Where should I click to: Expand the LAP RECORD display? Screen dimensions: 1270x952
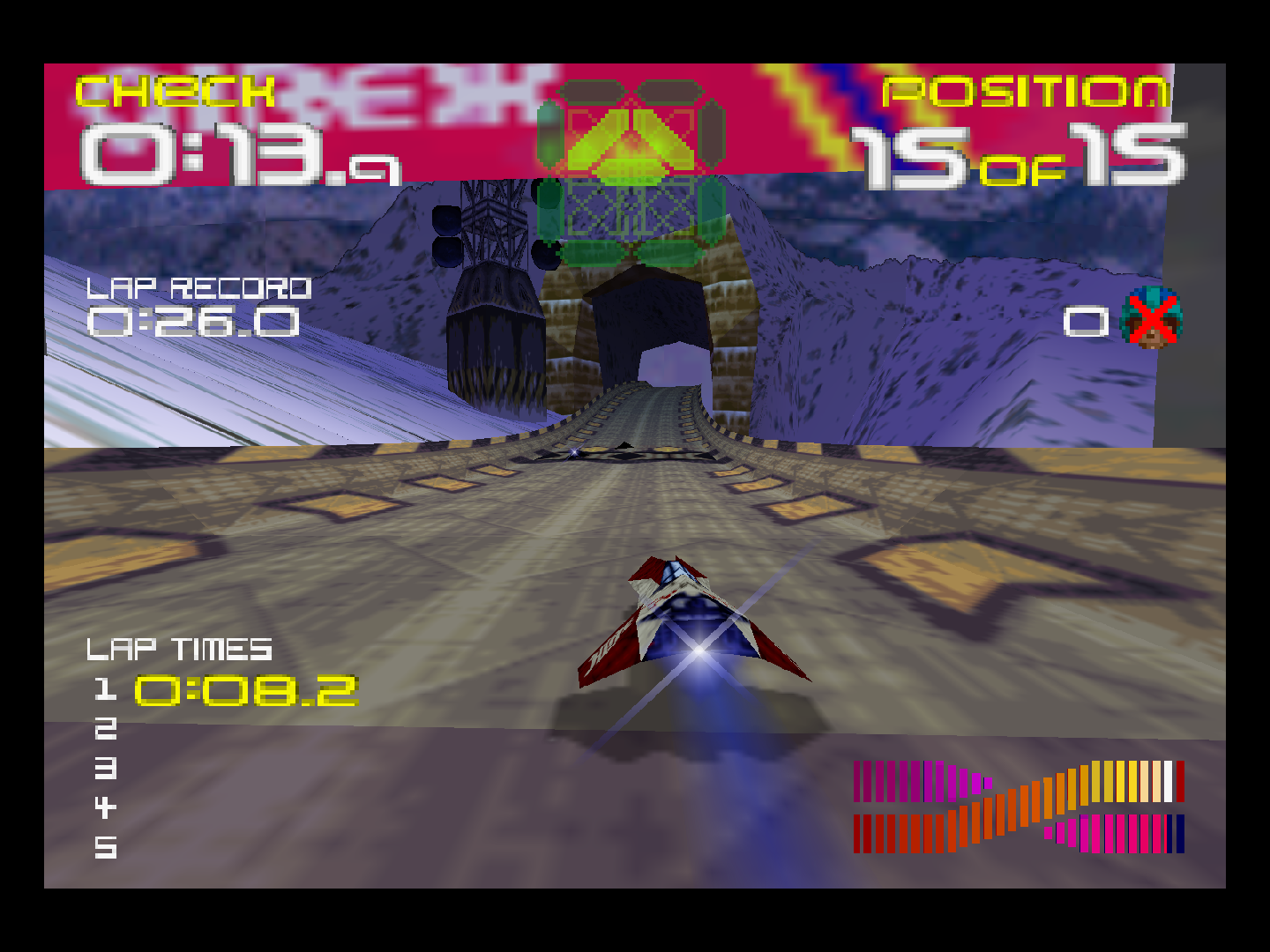pyautogui.click(x=201, y=286)
